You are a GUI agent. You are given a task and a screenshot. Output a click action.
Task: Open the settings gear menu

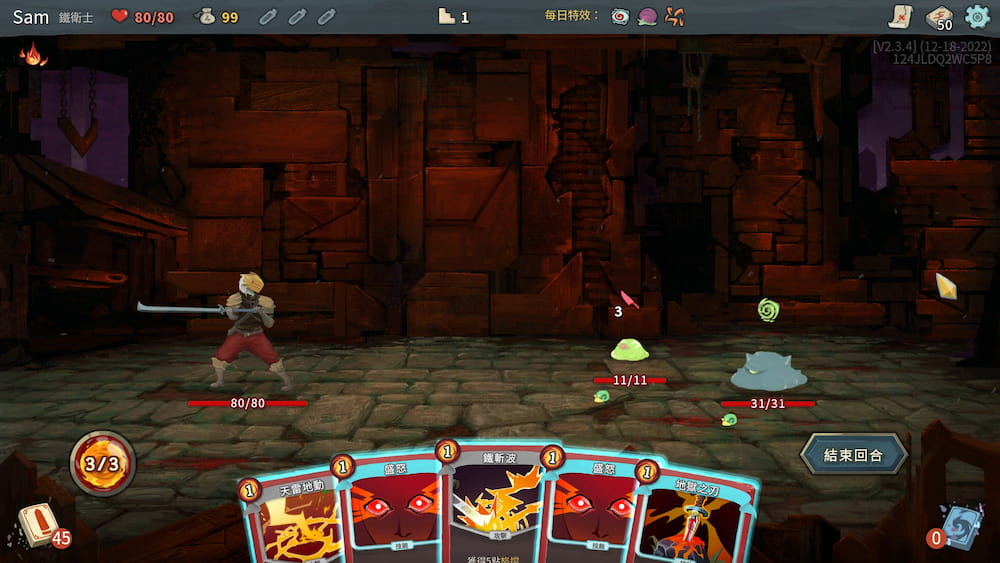click(976, 16)
